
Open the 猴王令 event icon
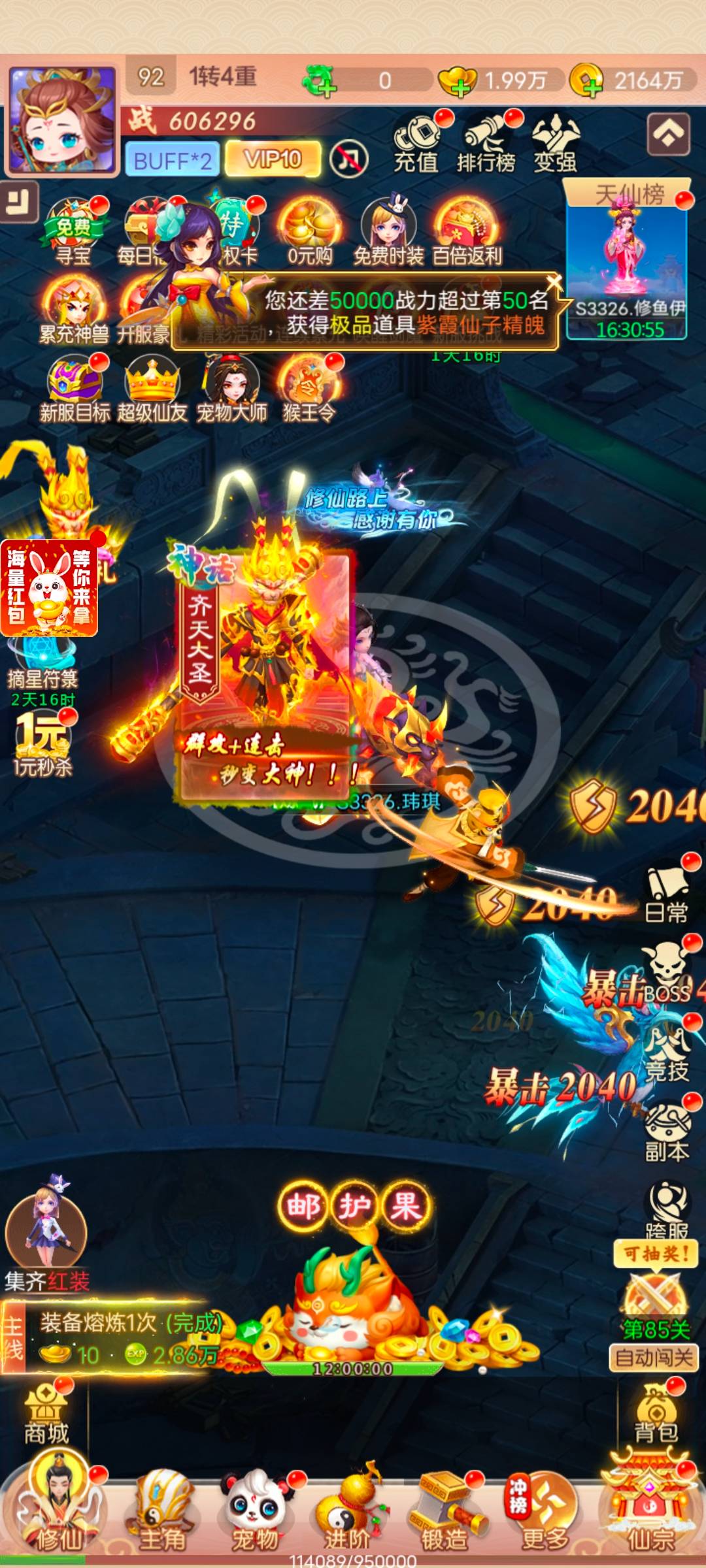309,389
